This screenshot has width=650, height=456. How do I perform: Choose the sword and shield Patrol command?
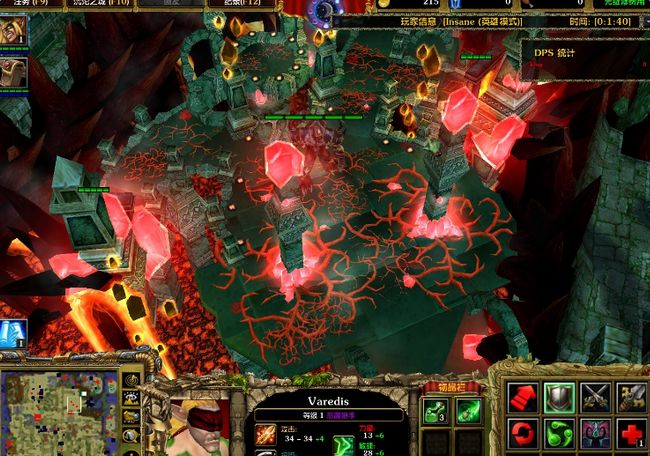[x=632, y=397]
